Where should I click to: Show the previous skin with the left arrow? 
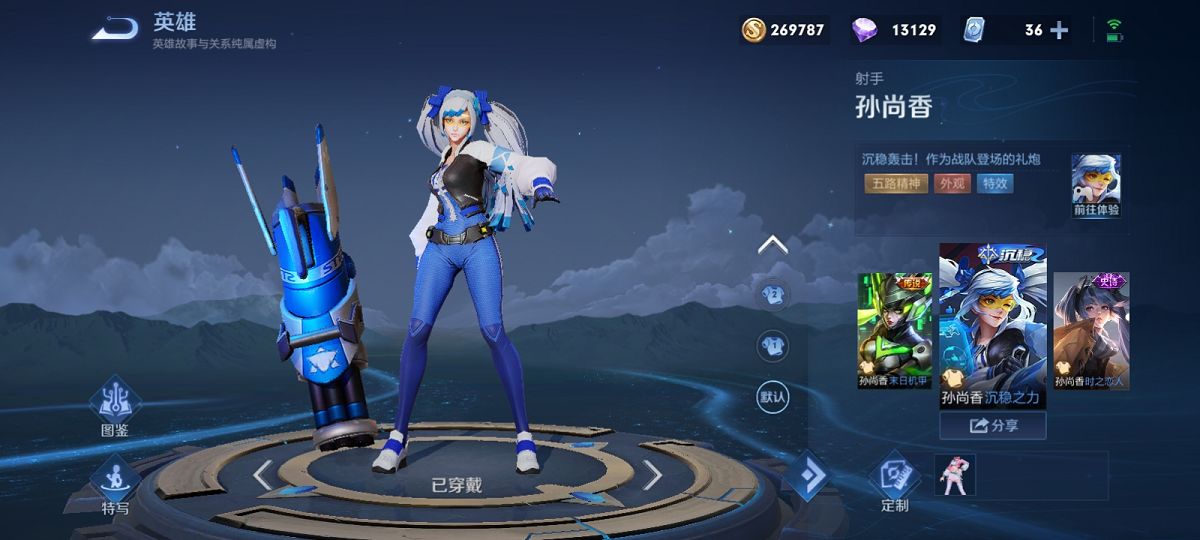pyautogui.click(x=262, y=475)
